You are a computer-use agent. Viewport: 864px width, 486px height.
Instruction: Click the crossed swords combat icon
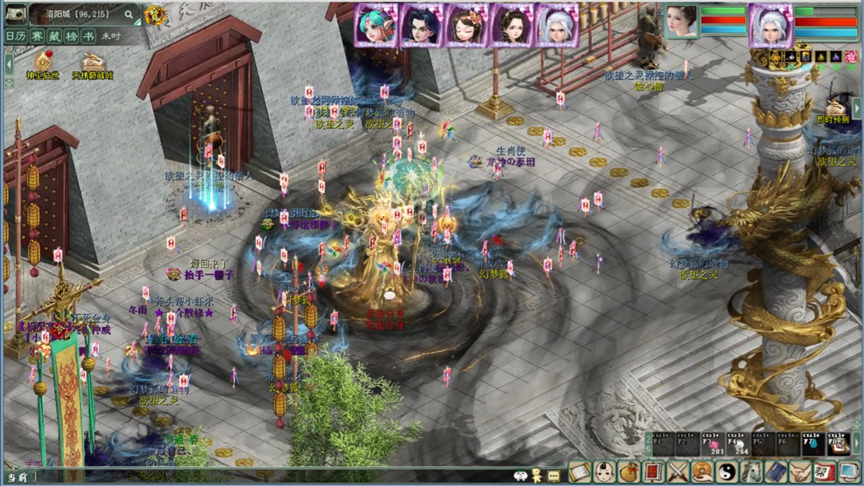click(x=678, y=471)
